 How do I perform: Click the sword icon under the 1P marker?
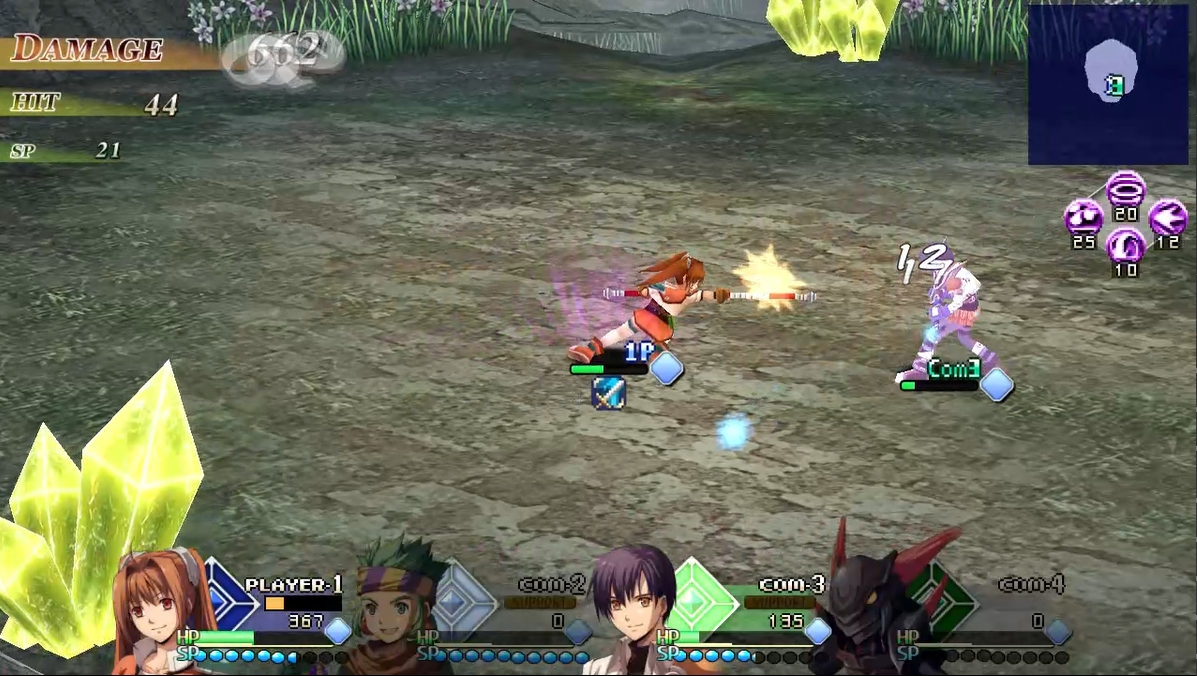click(x=608, y=393)
